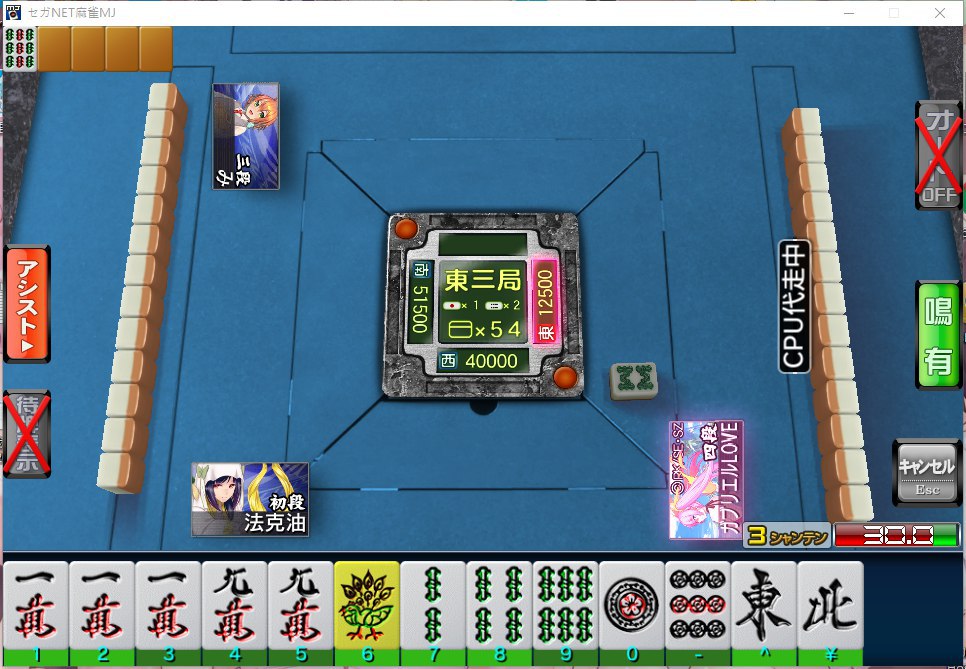The width and height of the screenshot is (966, 669).
Task: Click the キャンセル Esc cancel button
Action: pyautogui.click(x=926, y=473)
